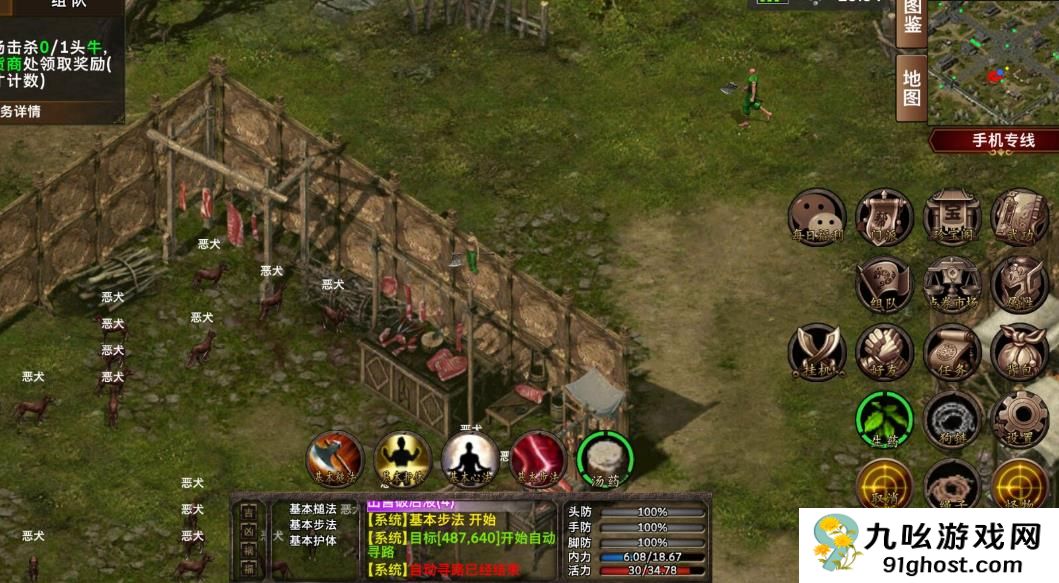Open the 珍宝阁 treasure shop
This screenshot has width=1059, height=583.
[x=951, y=216]
